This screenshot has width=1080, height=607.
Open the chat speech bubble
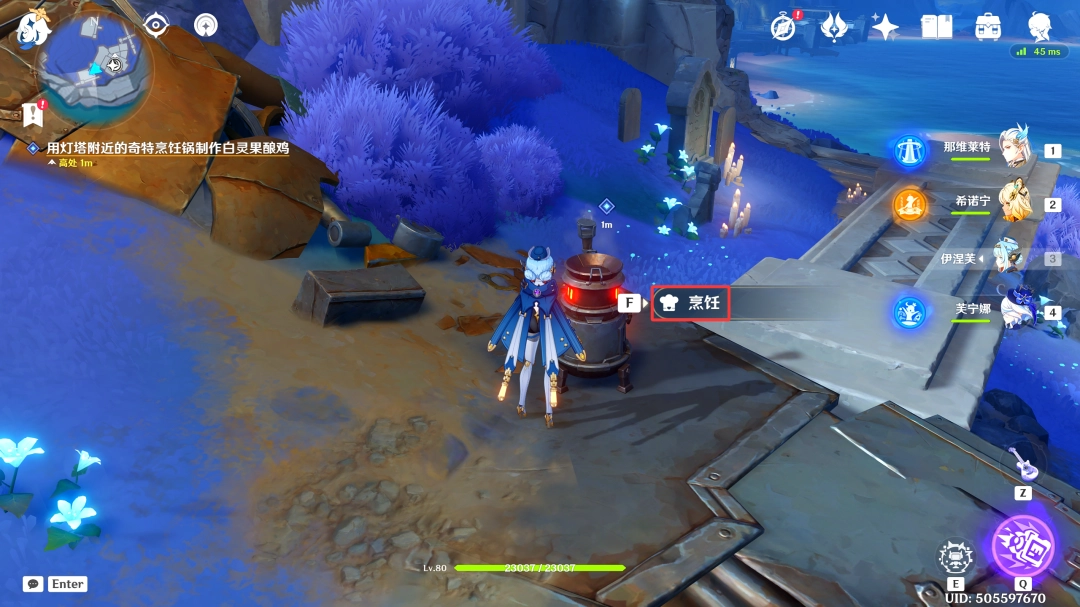(33, 584)
